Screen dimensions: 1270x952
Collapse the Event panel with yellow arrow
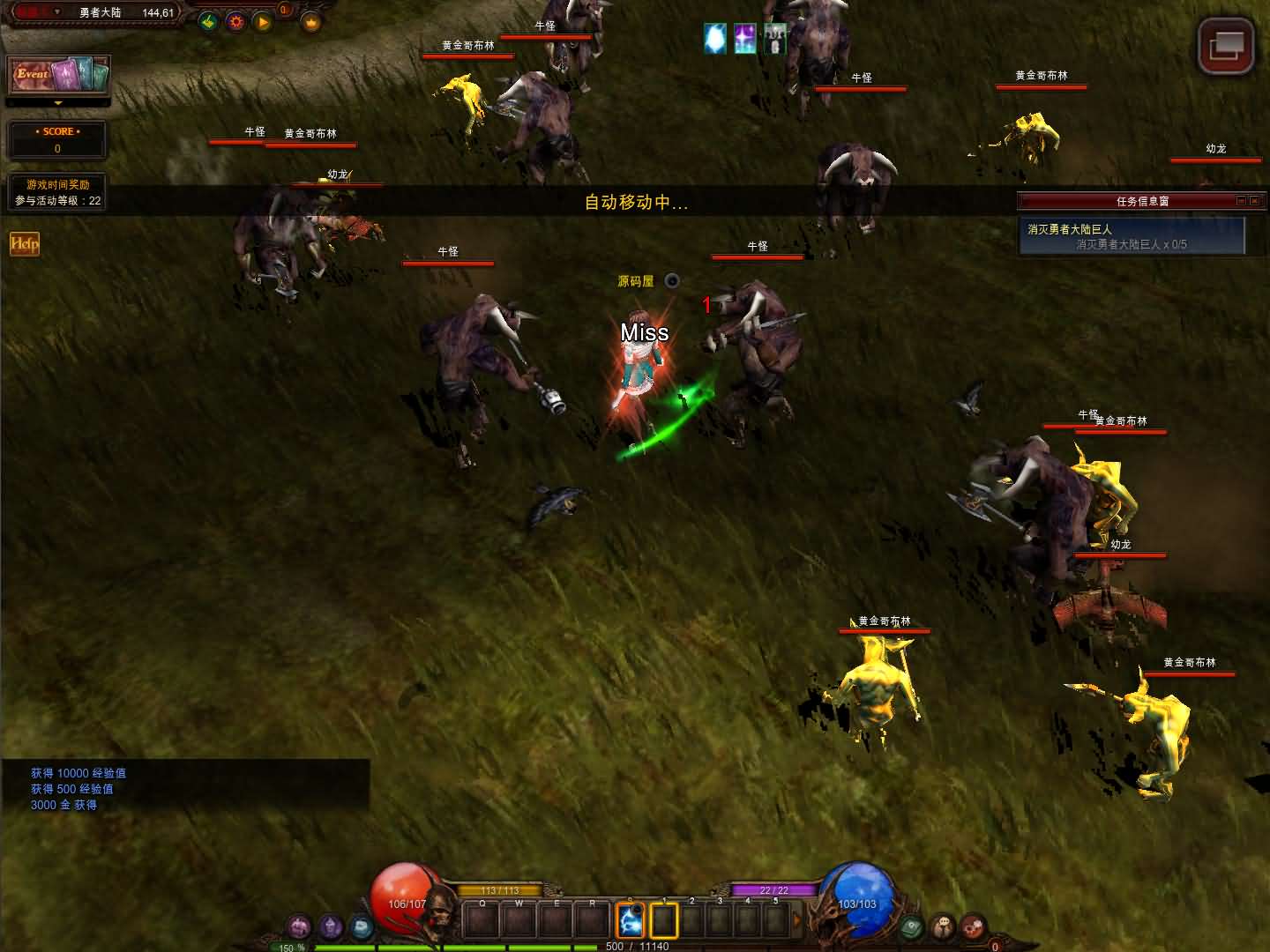click(x=58, y=103)
